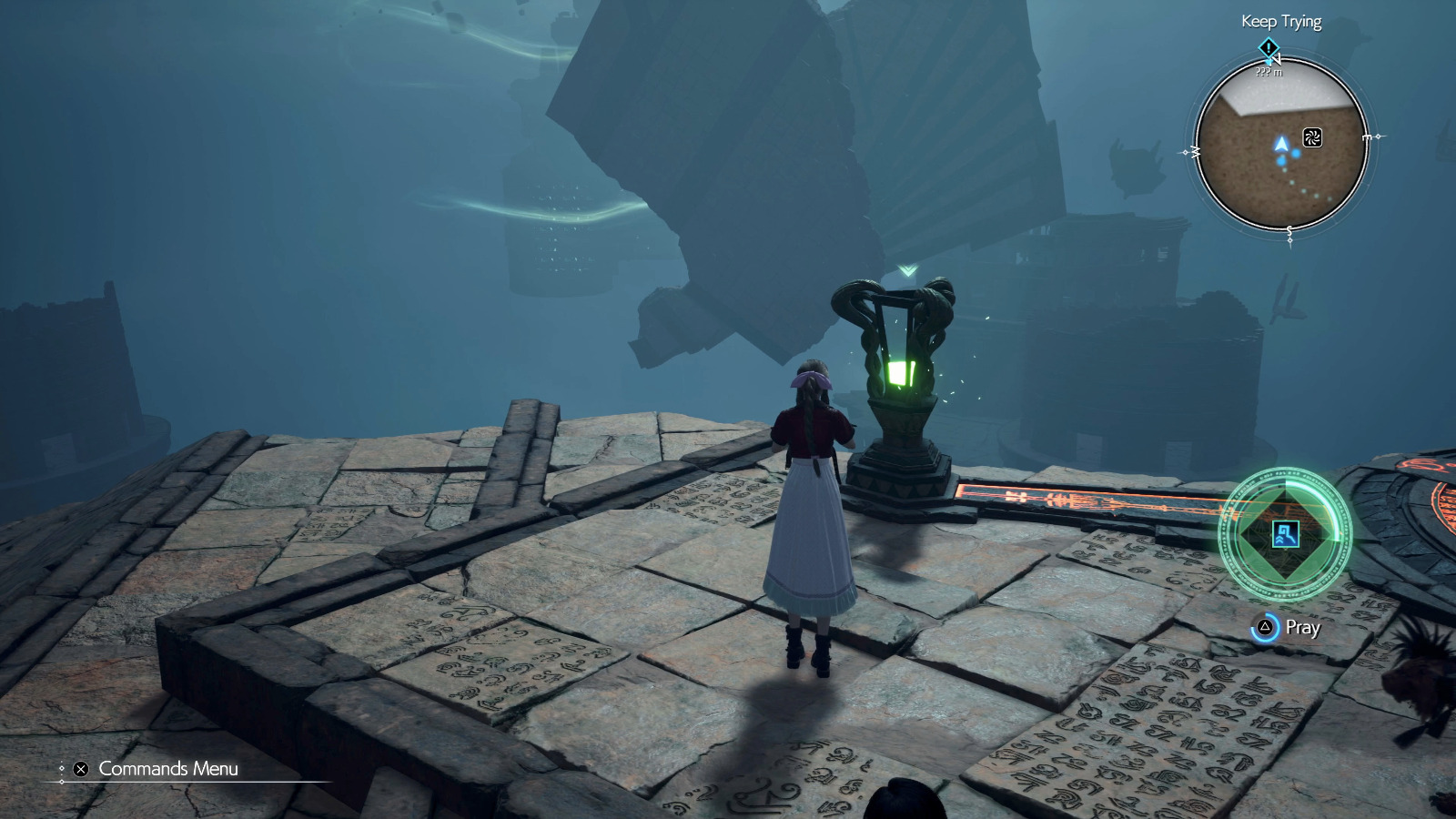This screenshot has height=819, width=1456.
Task: Select the blue glyph icon inside the green ring
Action: 1287,535
